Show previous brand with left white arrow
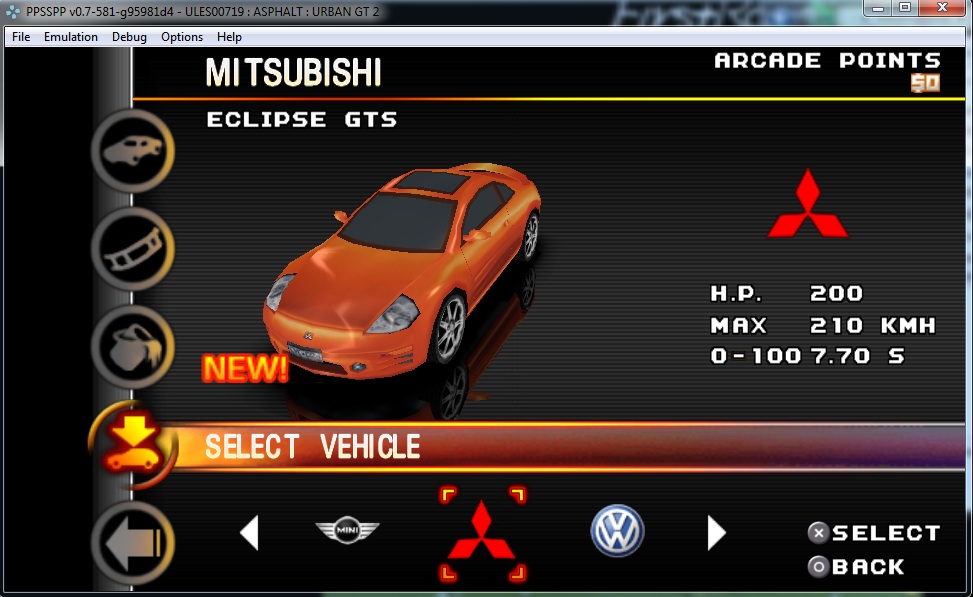The image size is (973, 597). pos(249,532)
